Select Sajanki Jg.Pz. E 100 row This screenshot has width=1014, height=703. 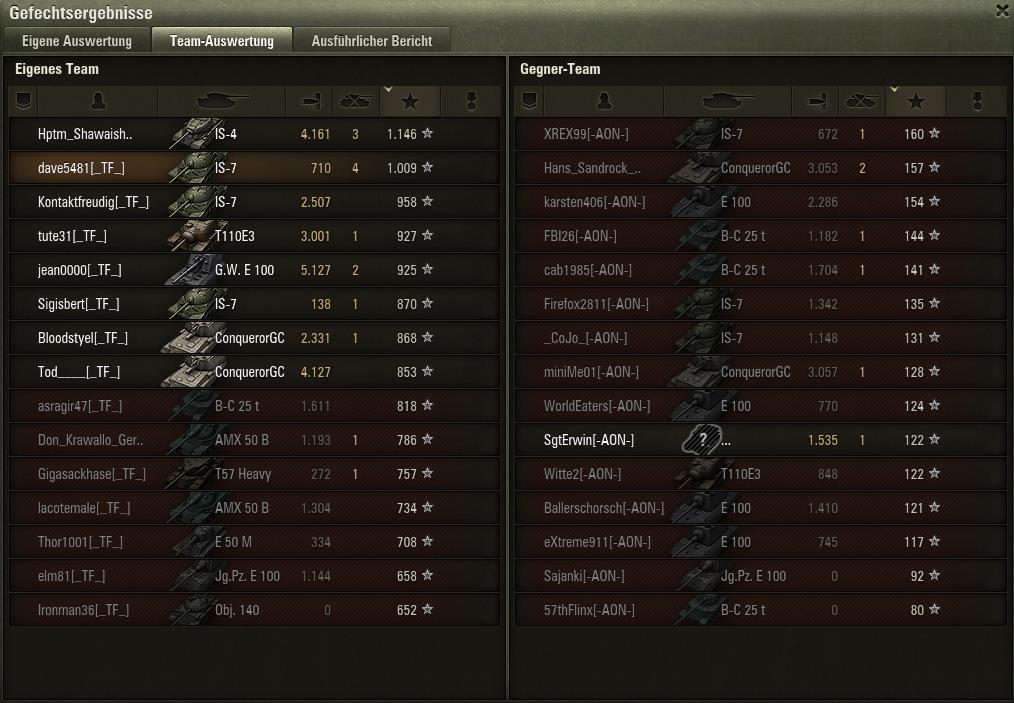pos(760,576)
